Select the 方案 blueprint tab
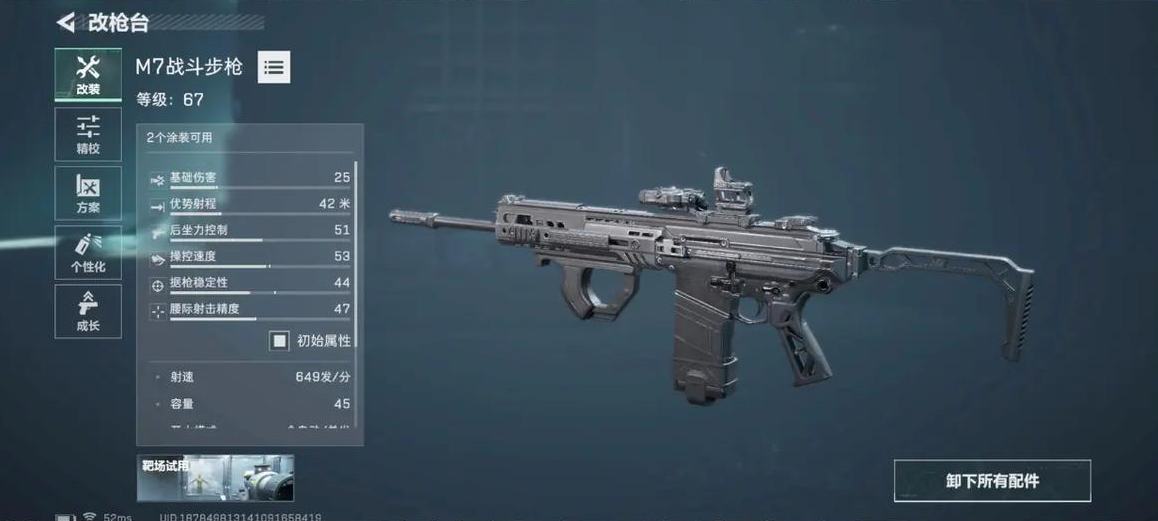1158x521 pixels. (88, 193)
